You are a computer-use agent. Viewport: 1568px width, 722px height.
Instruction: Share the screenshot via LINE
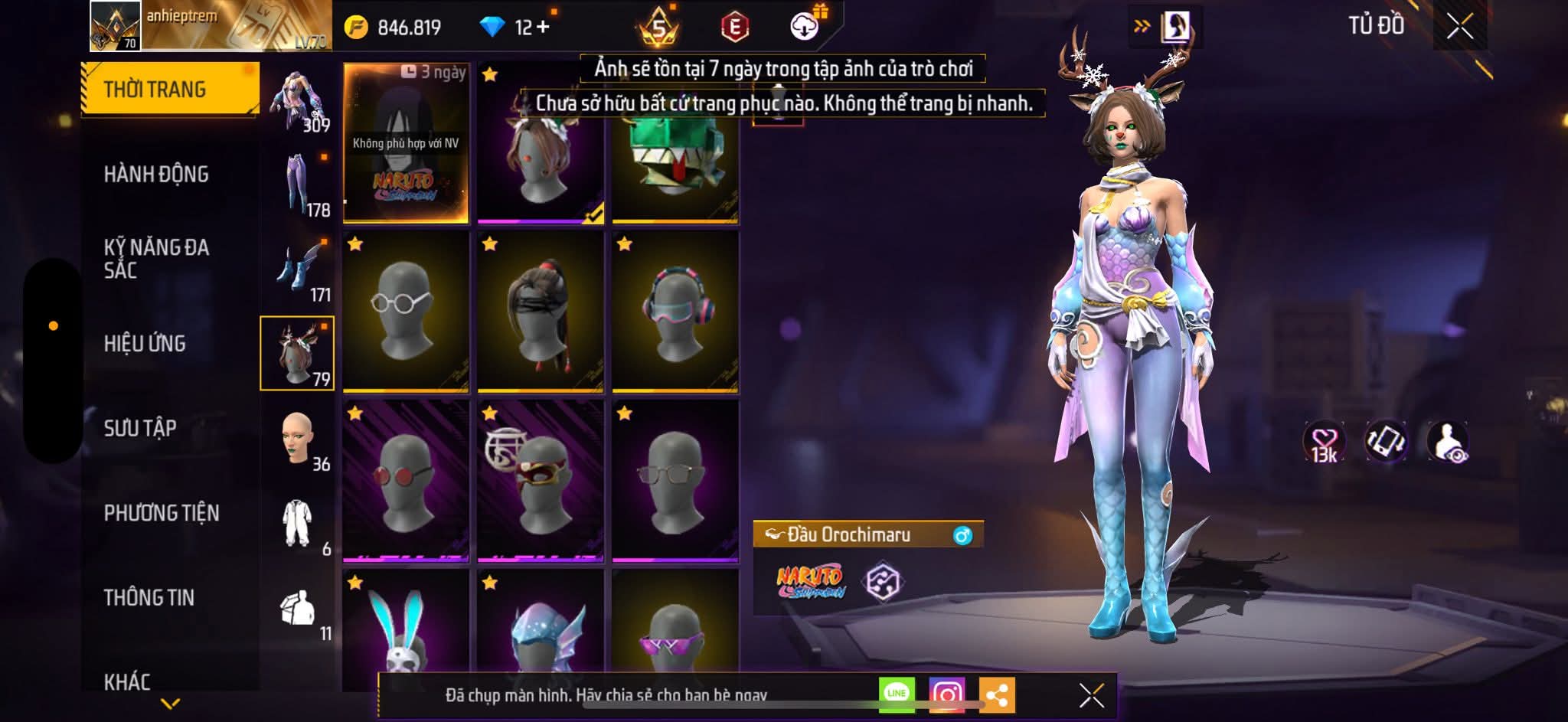click(x=897, y=694)
